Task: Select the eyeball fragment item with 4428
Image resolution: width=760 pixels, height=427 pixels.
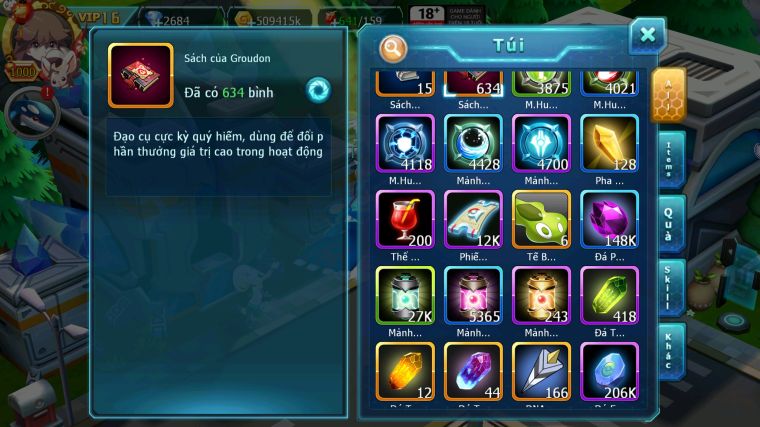Action: coord(473,143)
